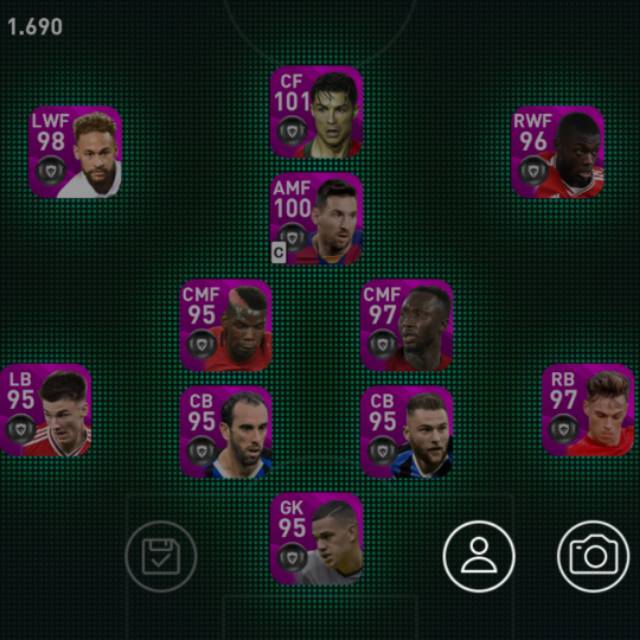640x640 pixels.
Task: Tap the CMF 95 player card
Action: click(226, 325)
